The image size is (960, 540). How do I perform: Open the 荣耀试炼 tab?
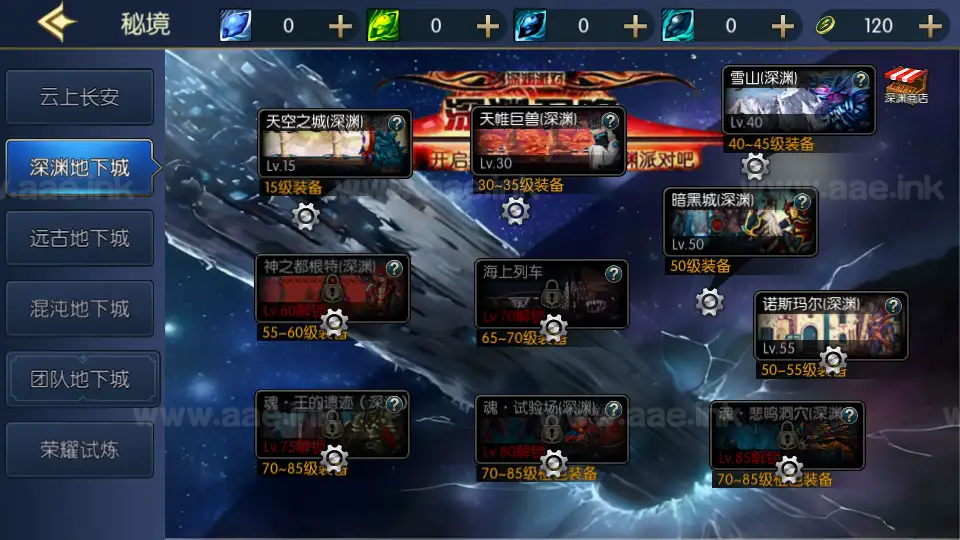pyautogui.click(x=80, y=449)
